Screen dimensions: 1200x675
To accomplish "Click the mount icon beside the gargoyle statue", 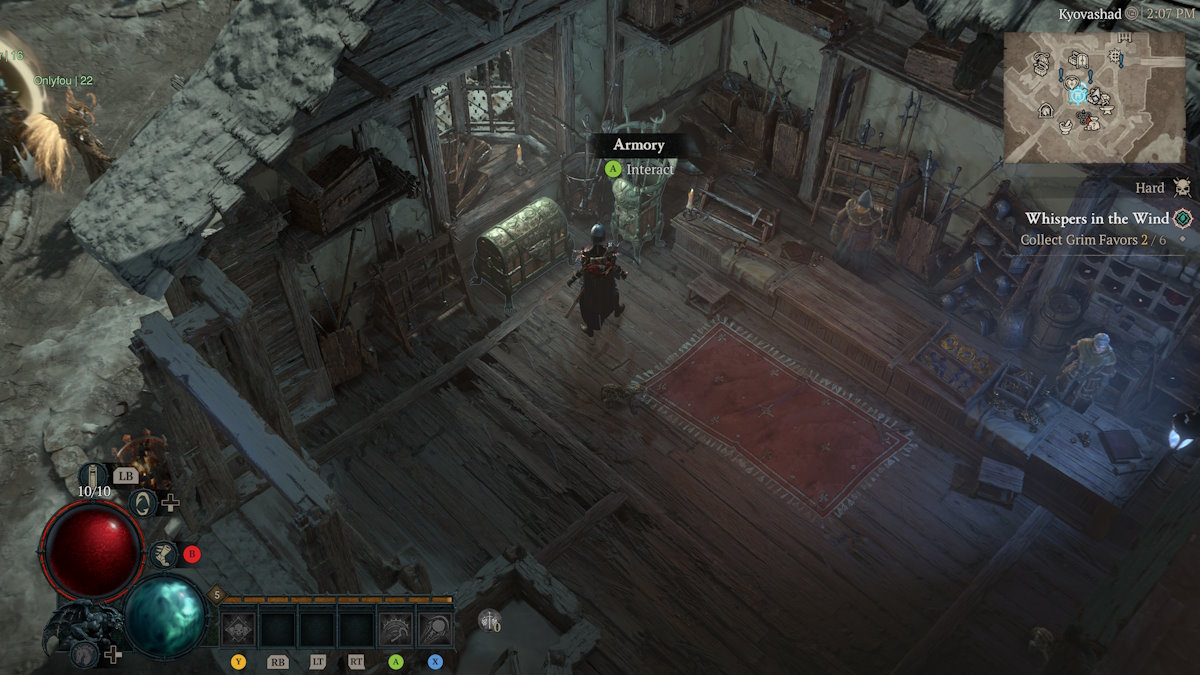I will coord(84,654).
